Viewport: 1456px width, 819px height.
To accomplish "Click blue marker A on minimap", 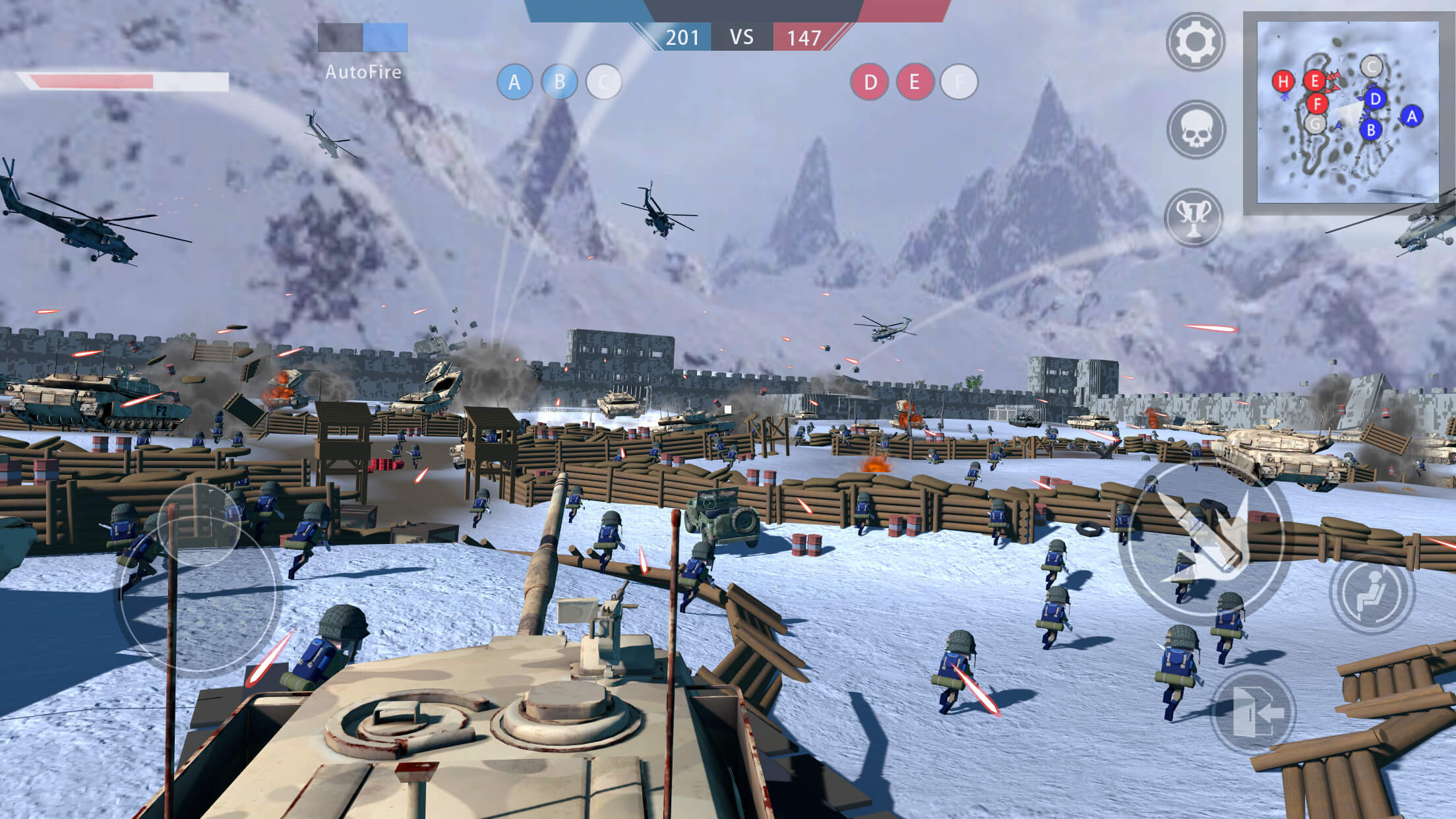I will coord(1411,117).
